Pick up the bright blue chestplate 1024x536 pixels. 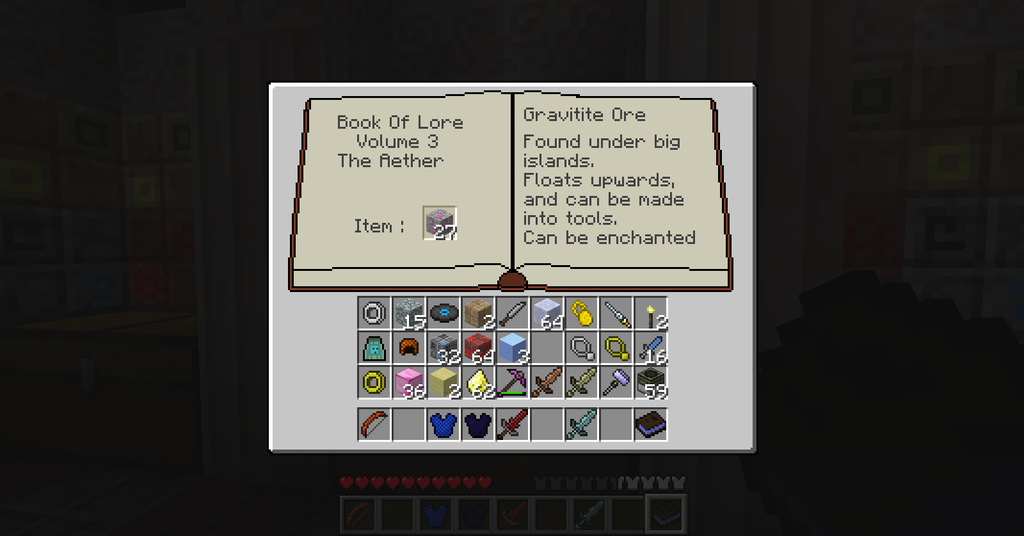(443, 424)
